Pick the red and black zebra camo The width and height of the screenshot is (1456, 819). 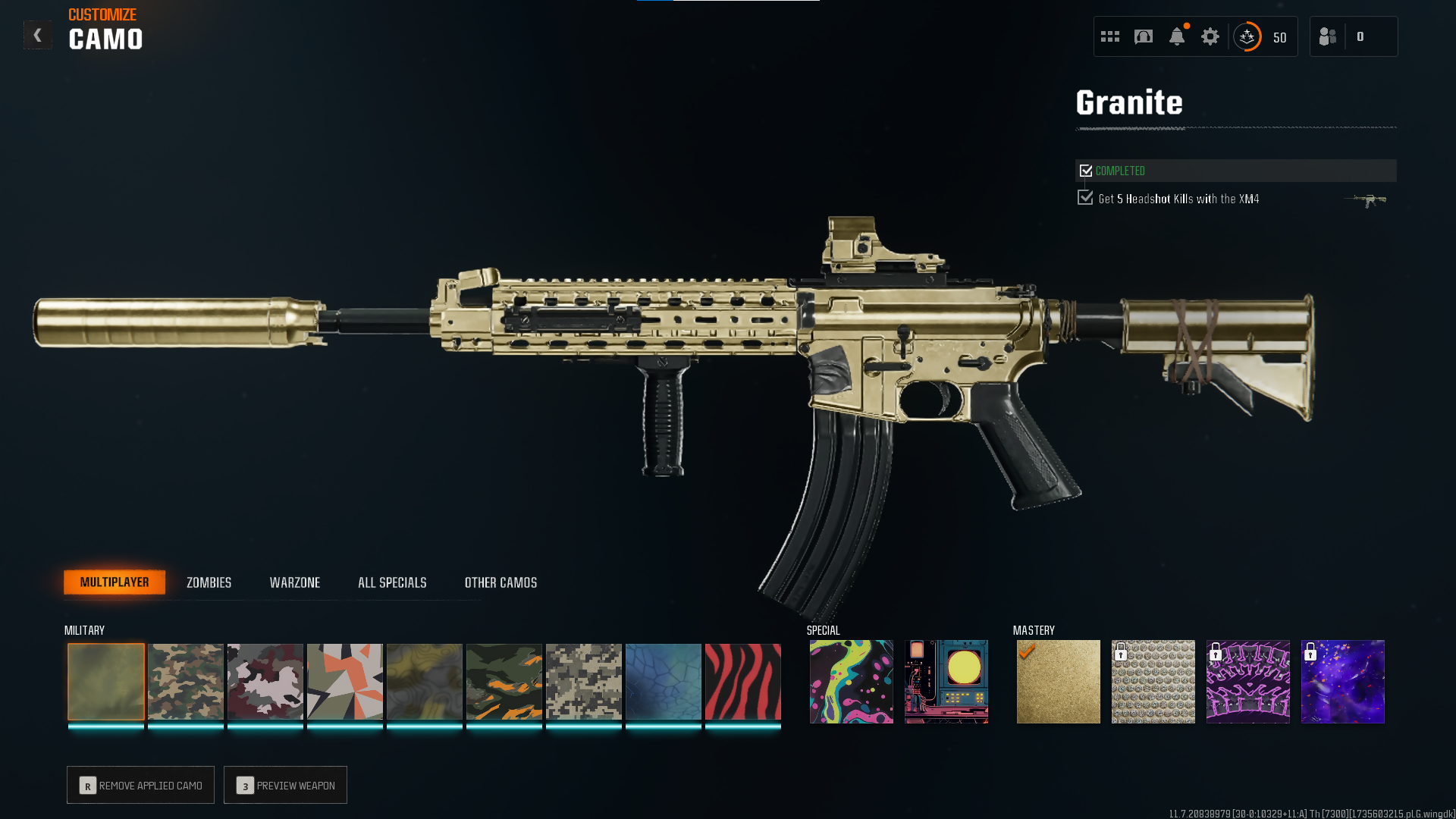click(743, 682)
